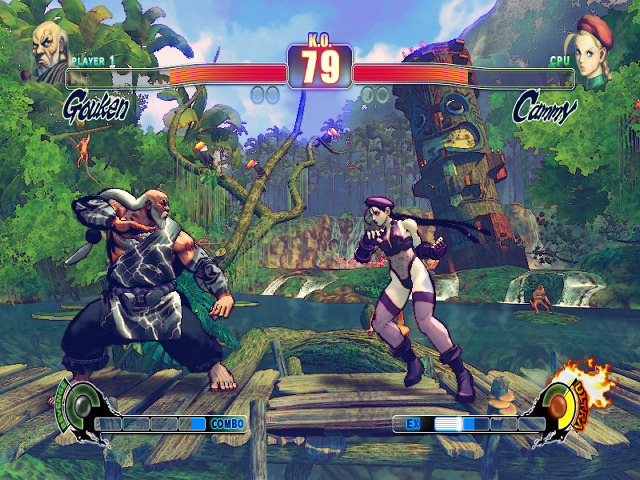
Task: Select Gouken's green revenge gauge dial
Action: [x=79, y=405]
